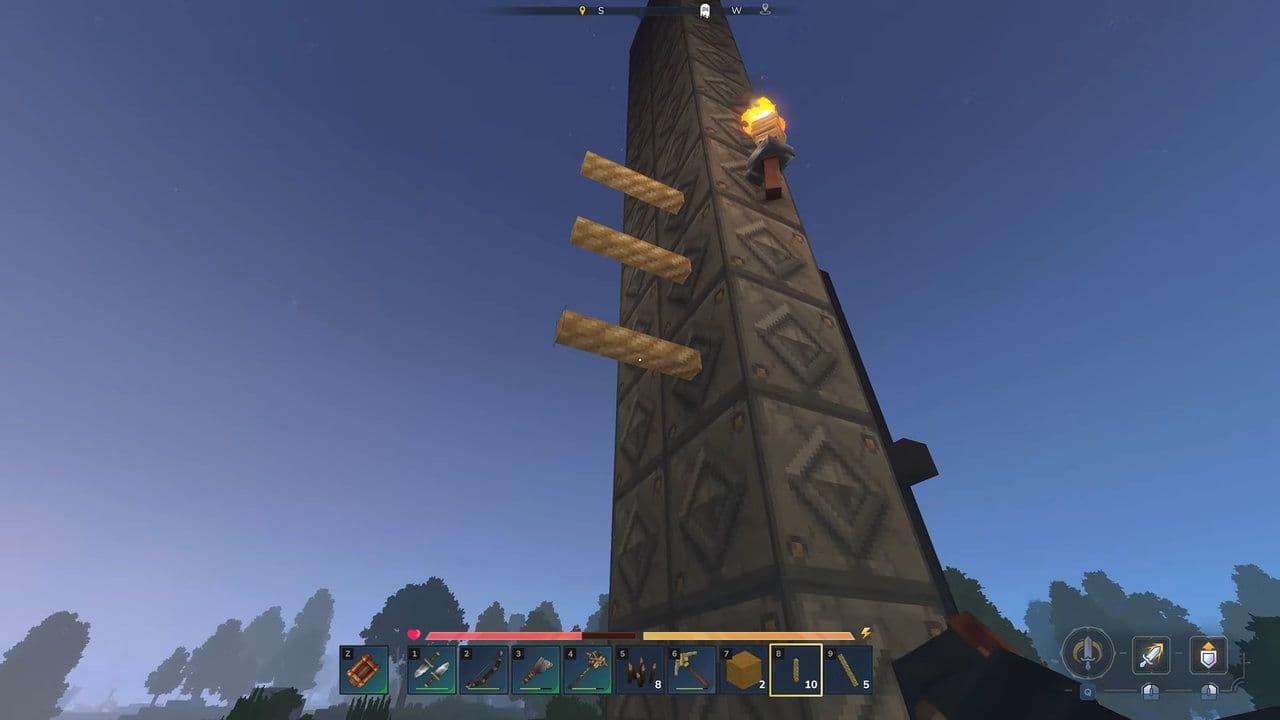Select the dual daggers in hotbar slot 1

pyautogui.click(x=432, y=670)
